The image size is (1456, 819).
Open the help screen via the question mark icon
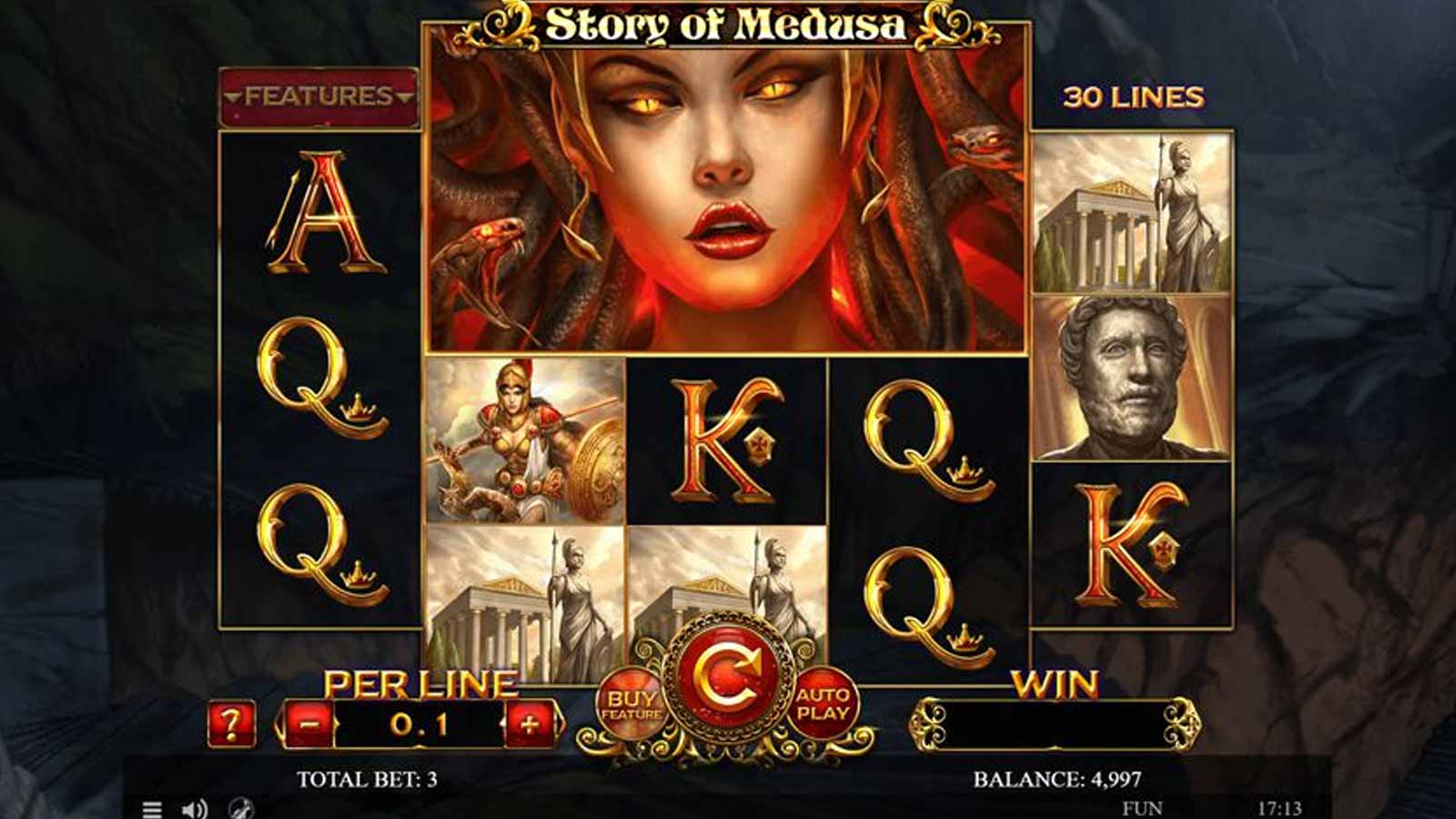point(231,723)
